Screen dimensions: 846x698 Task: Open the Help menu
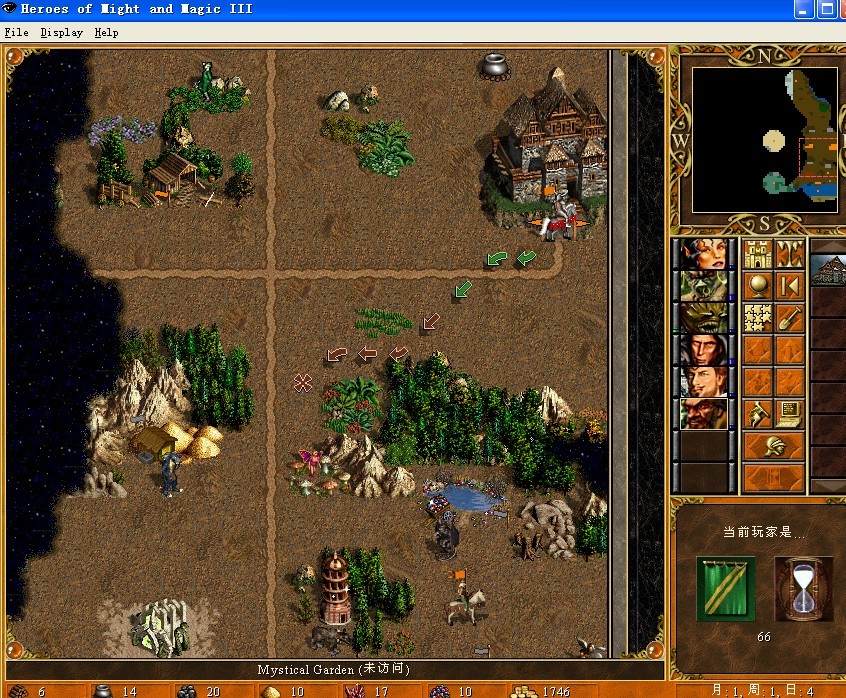point(106,32)
